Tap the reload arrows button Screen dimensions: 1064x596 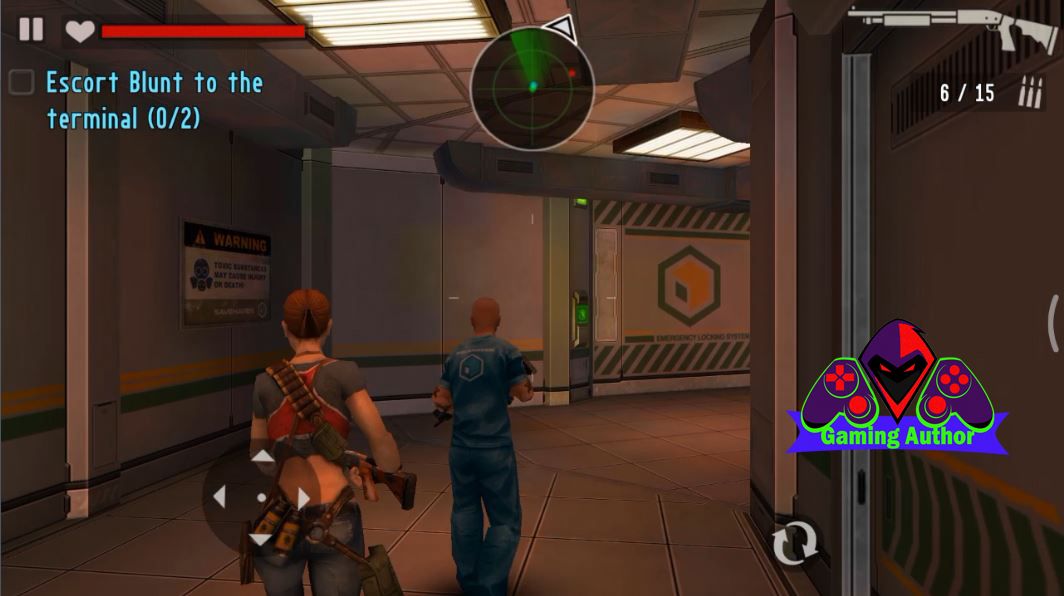(794, 542)
